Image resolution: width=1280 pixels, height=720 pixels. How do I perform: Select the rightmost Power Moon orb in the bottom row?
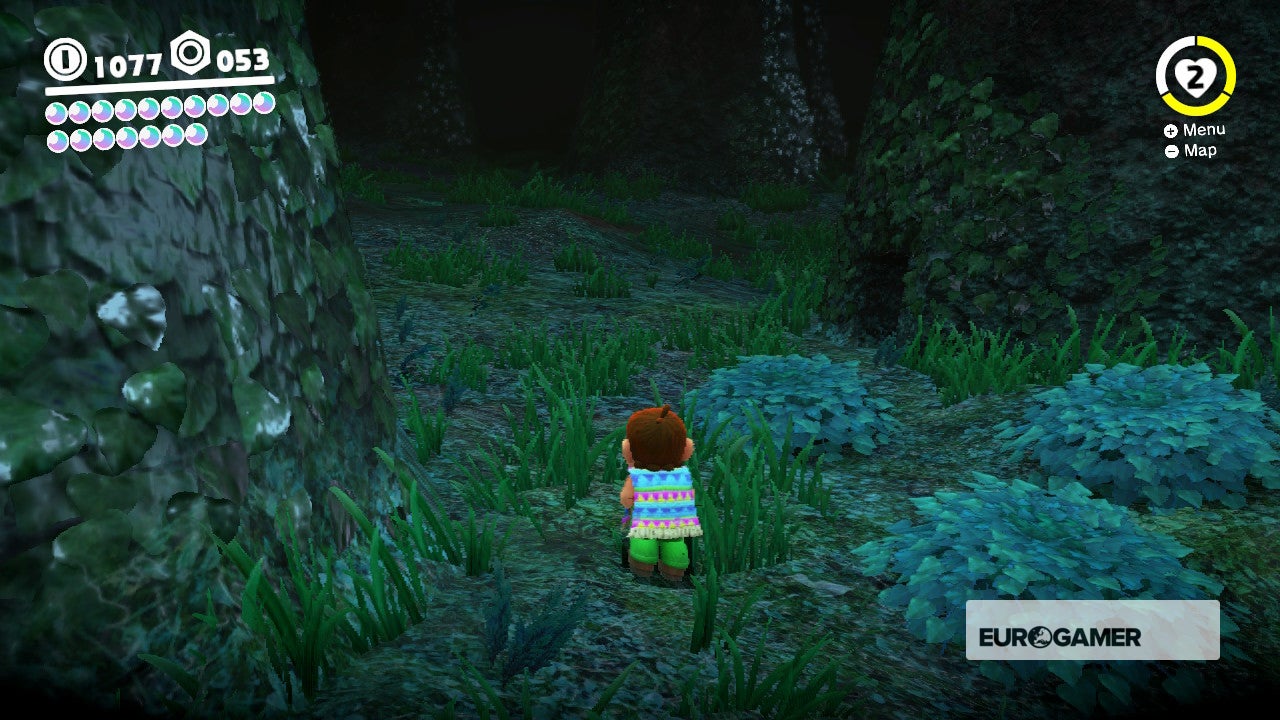pos(194,137)
